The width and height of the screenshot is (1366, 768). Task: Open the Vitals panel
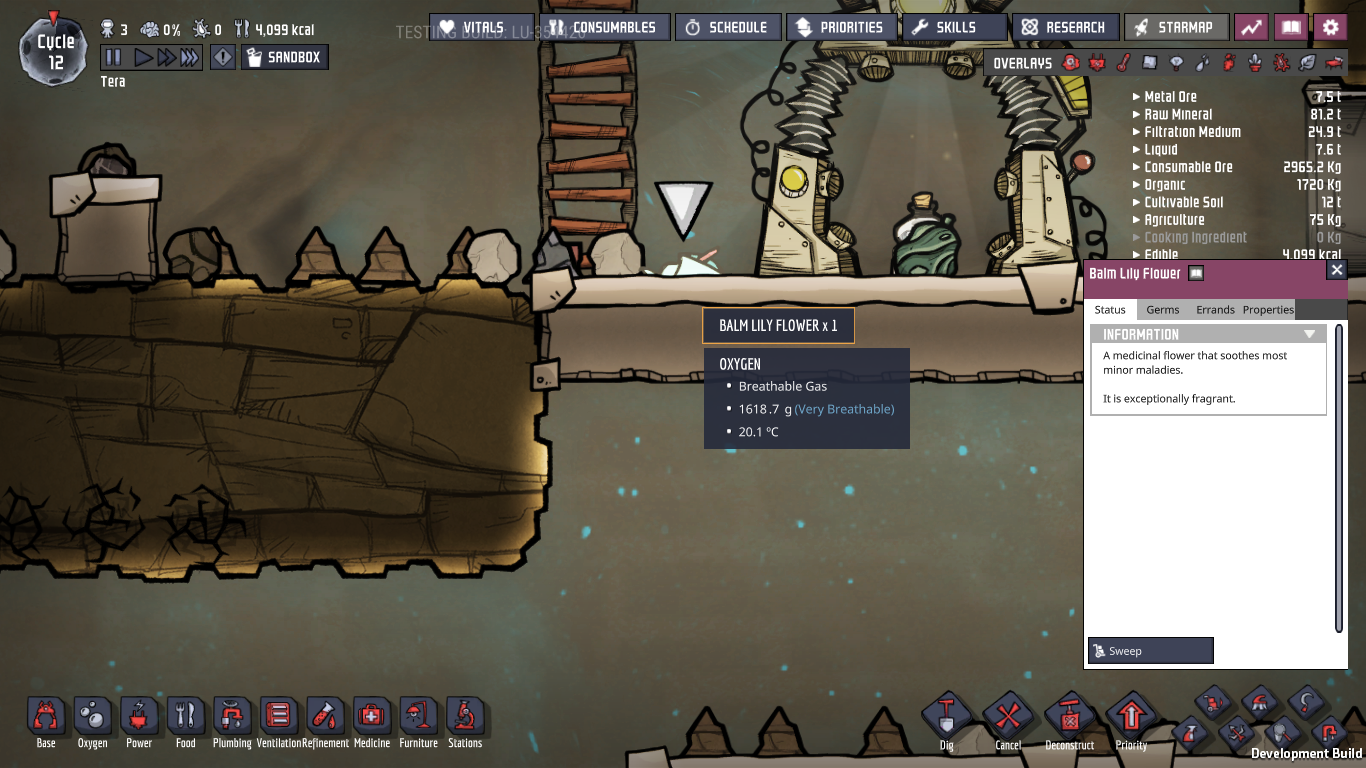coord(482,27)
